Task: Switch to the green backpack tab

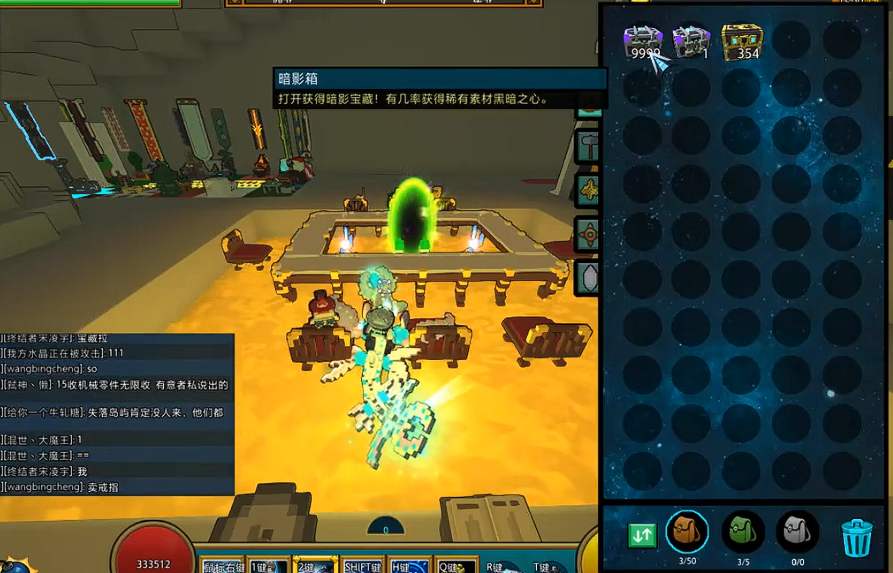Action: [743, 531]
